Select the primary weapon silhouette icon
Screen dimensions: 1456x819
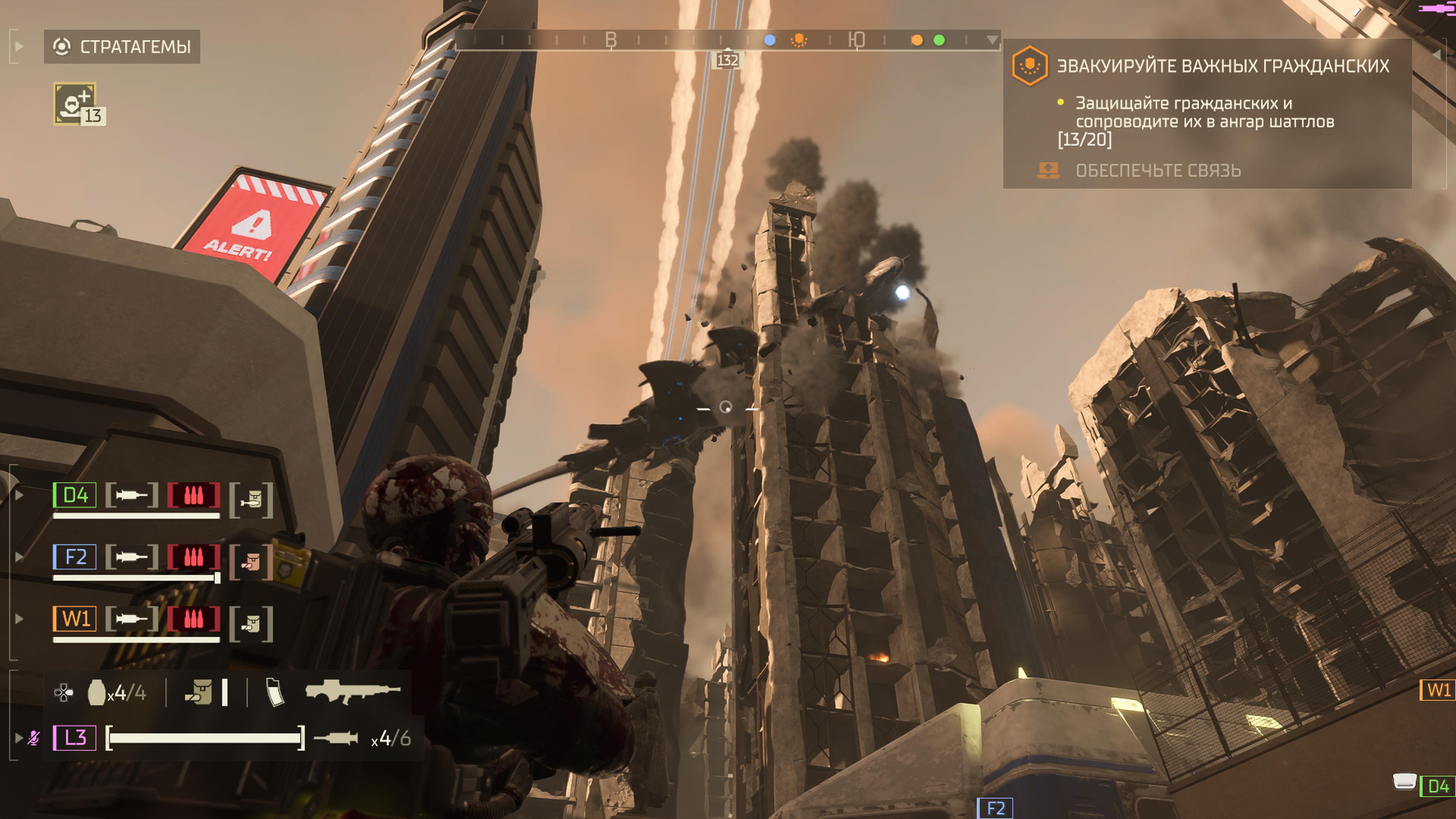352,691
